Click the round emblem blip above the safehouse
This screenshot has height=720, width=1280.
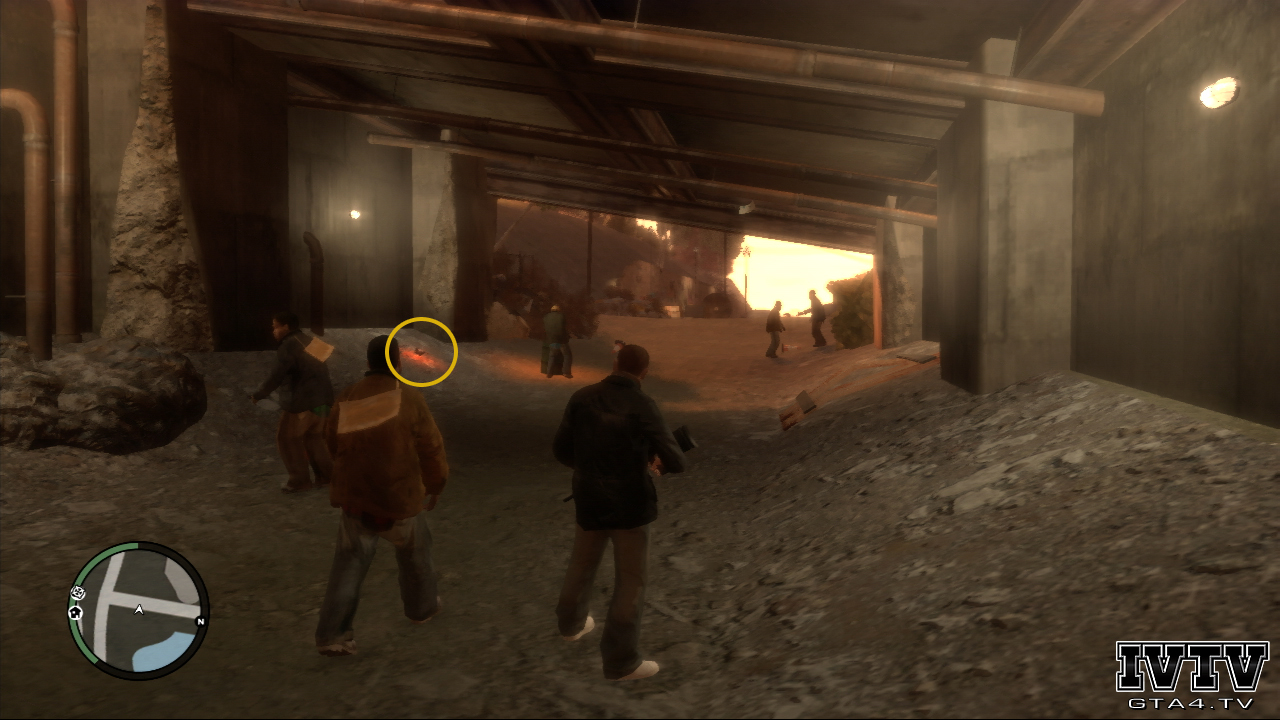click(x=79, y=593)
